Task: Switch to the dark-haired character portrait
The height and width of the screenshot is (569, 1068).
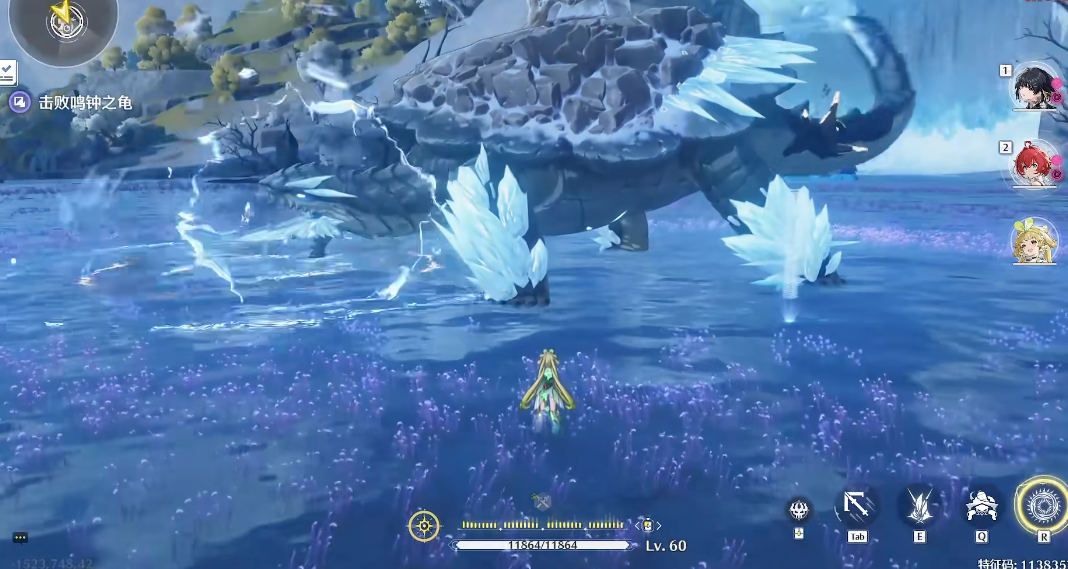Action: (1033, 87)
